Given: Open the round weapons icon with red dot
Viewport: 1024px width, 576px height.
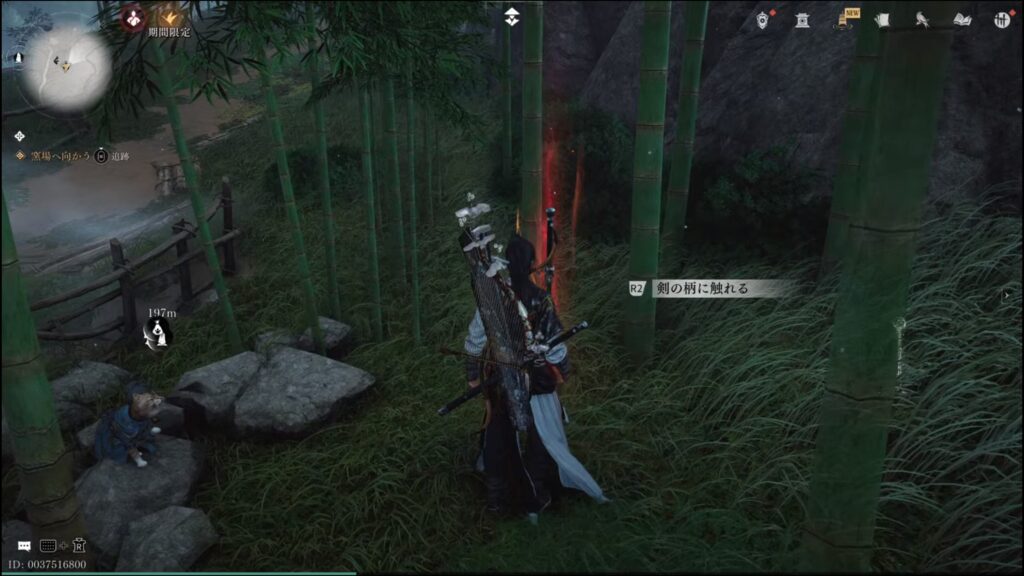Looking at the screenshot, I should (x=1001, y=20).
